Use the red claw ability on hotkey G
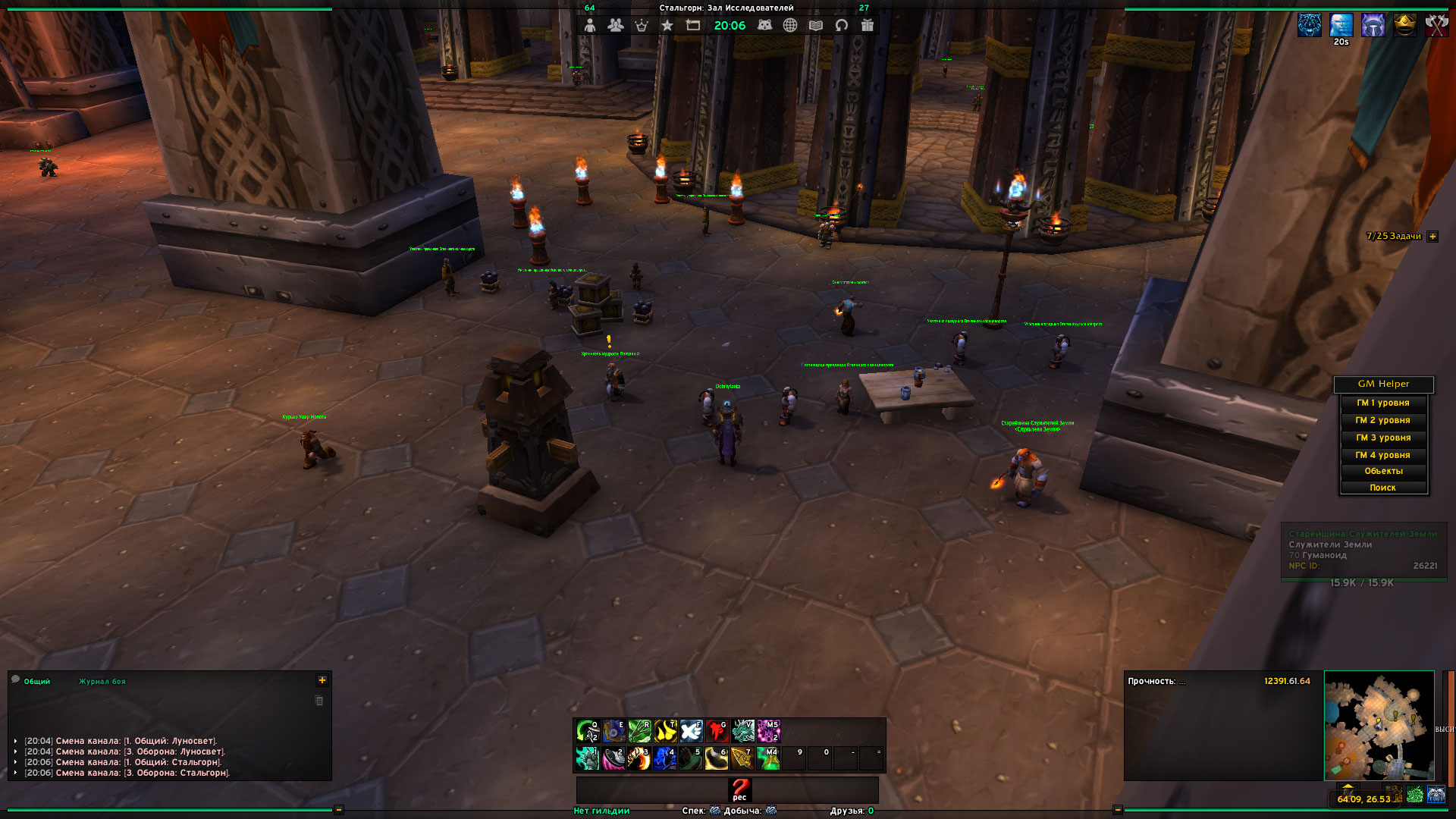 pyautogui.click(x=717, y=731)
